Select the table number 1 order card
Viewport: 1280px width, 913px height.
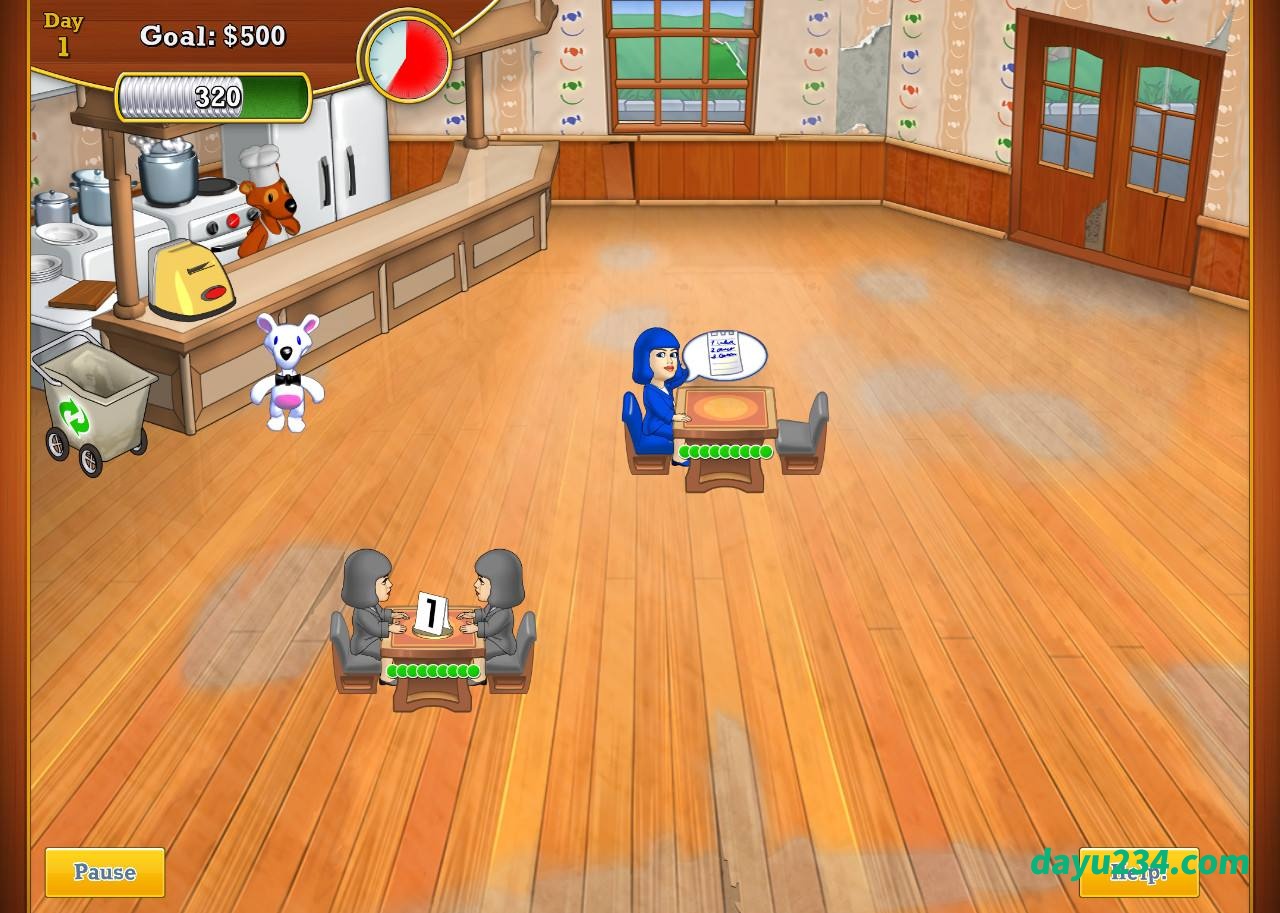click(x=431, y=613)
